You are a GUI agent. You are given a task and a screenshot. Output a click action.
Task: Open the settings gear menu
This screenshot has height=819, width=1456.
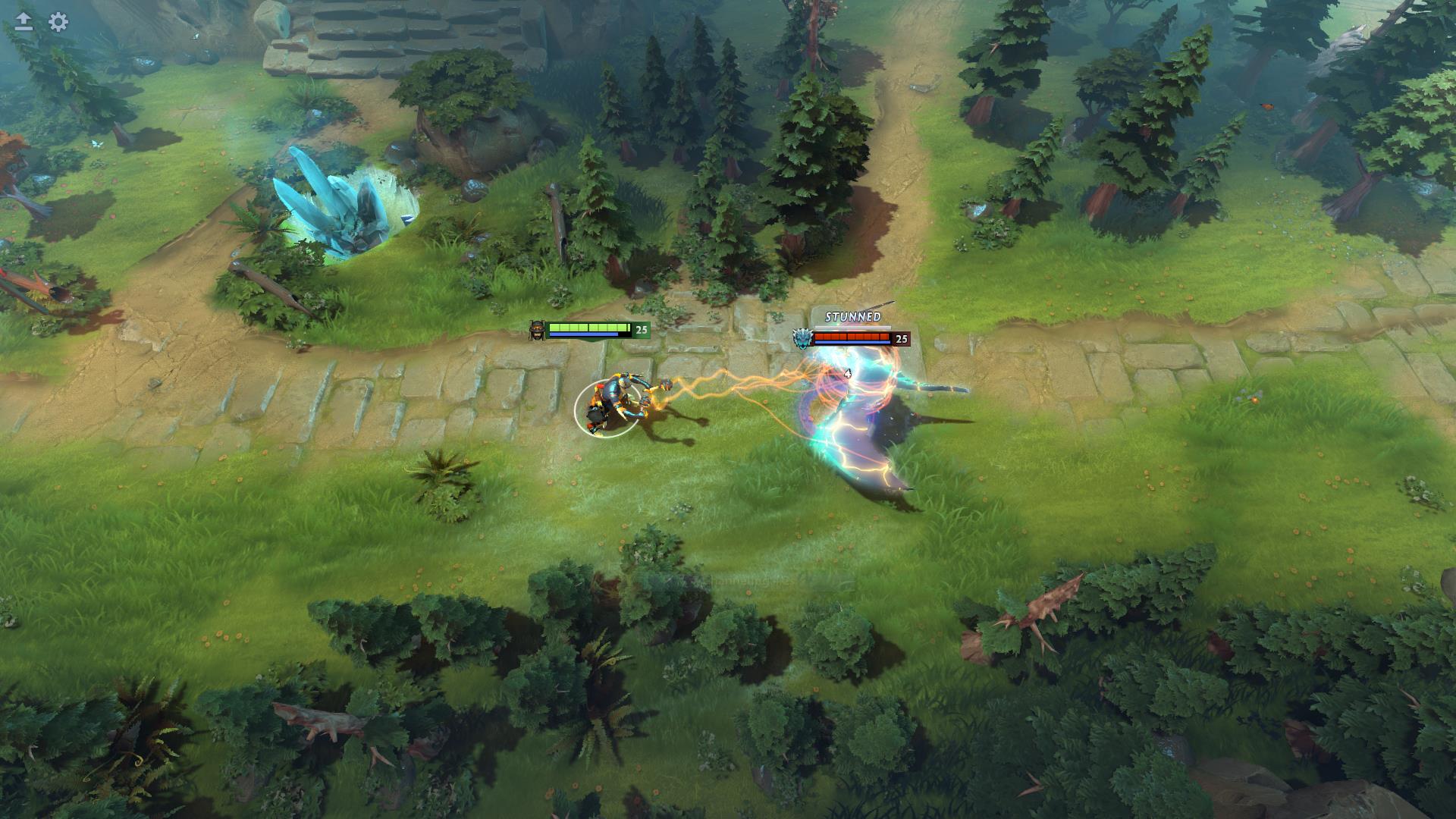57,22
